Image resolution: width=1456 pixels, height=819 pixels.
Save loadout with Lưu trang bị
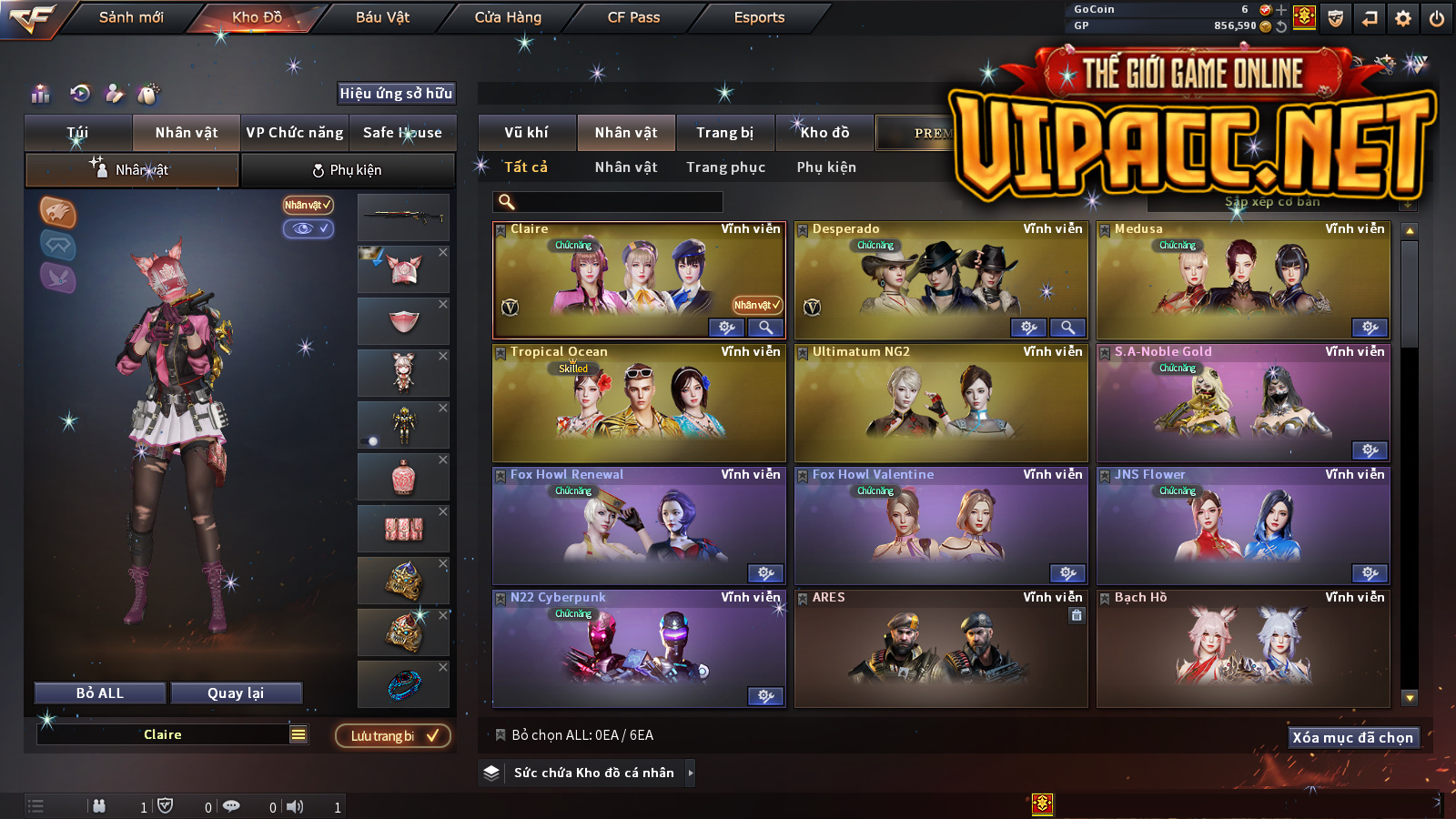click(x=393, y=735)
